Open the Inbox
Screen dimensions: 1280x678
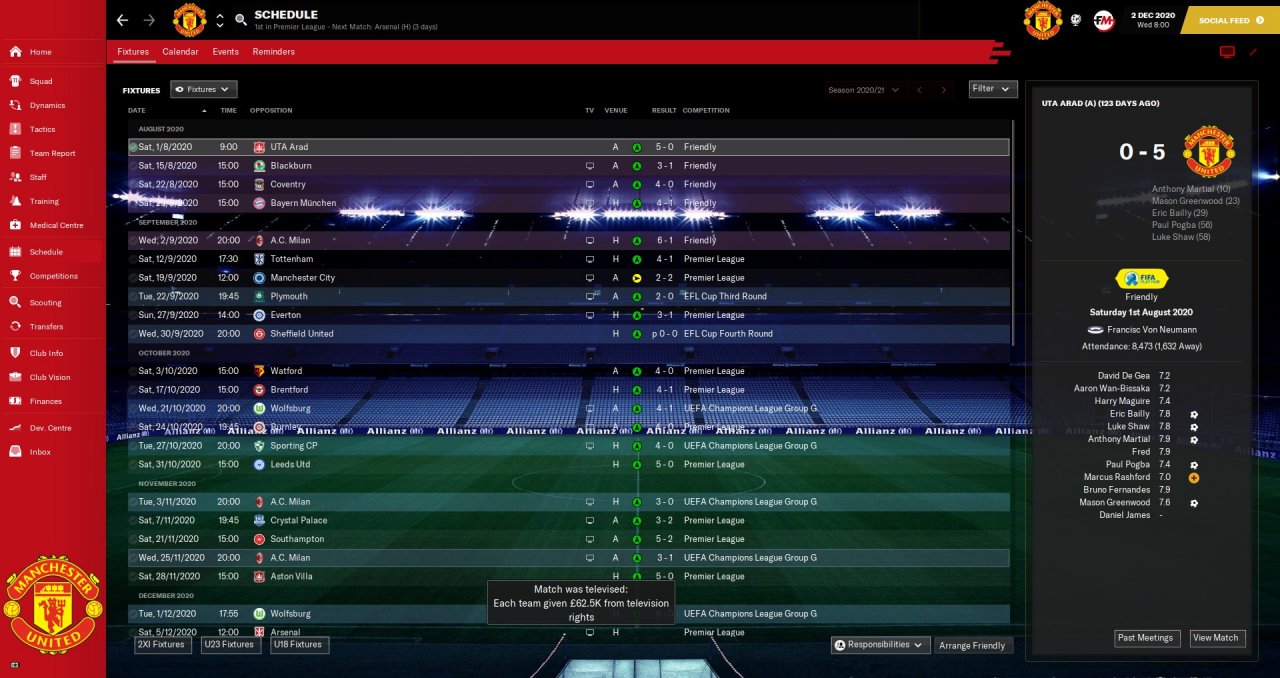pos(40,452)
